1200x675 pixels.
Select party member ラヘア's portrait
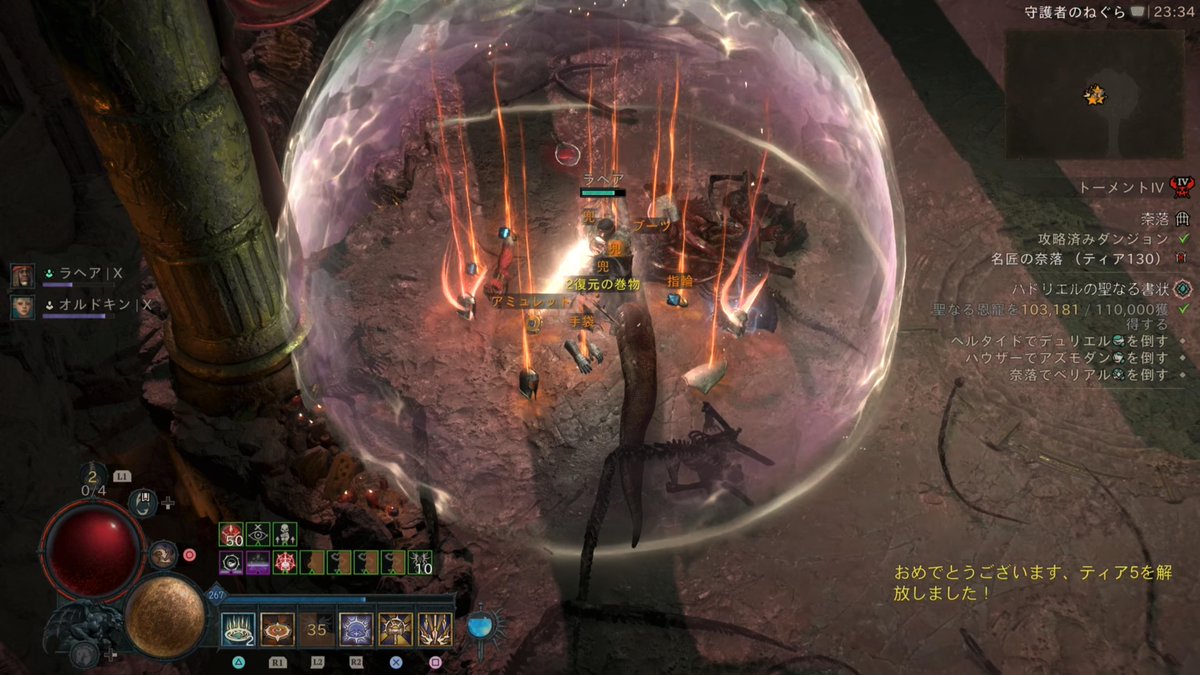tap(23, 276)
